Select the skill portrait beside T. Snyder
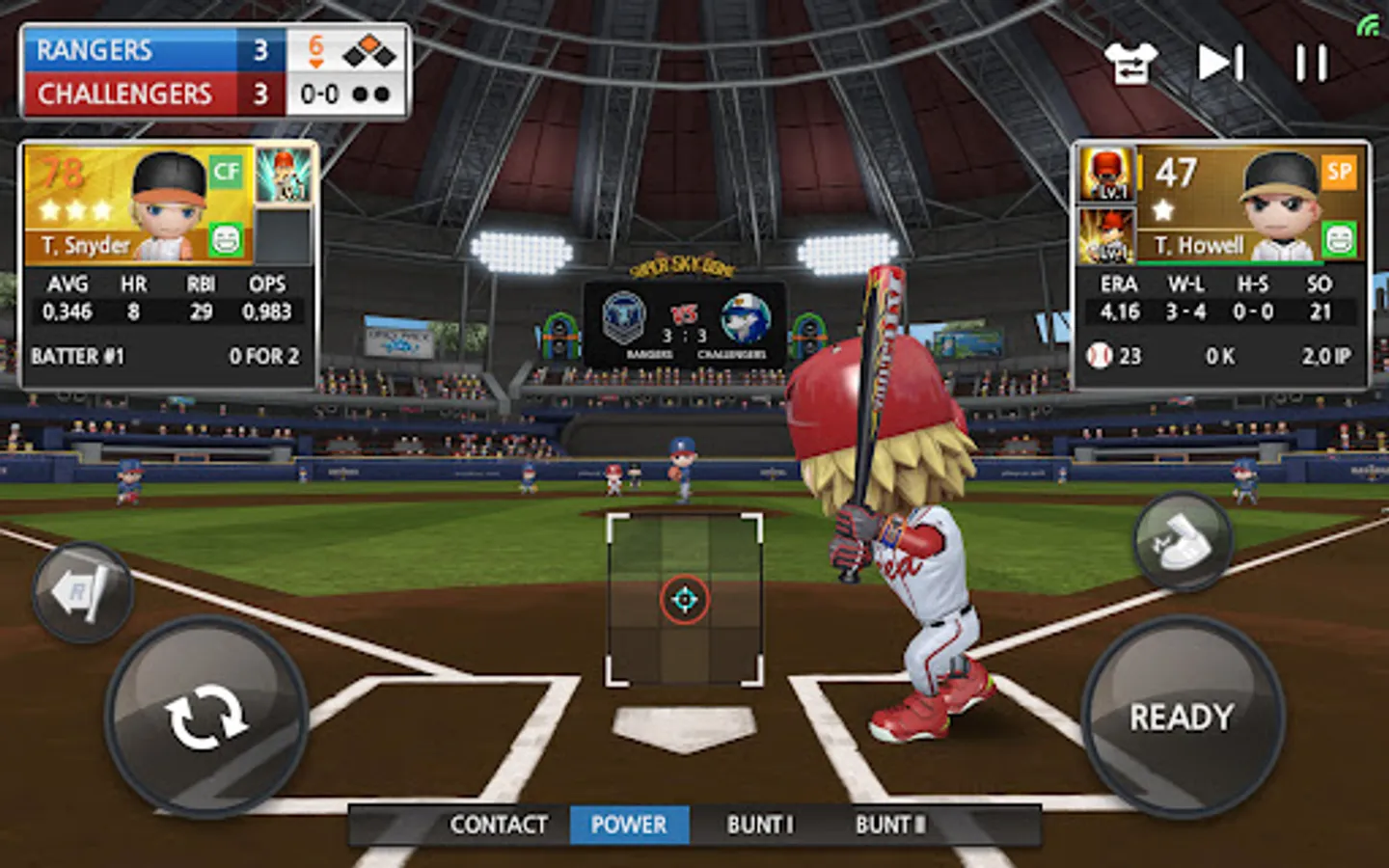This screenshot has width=1389, height=868. point(284,175)
